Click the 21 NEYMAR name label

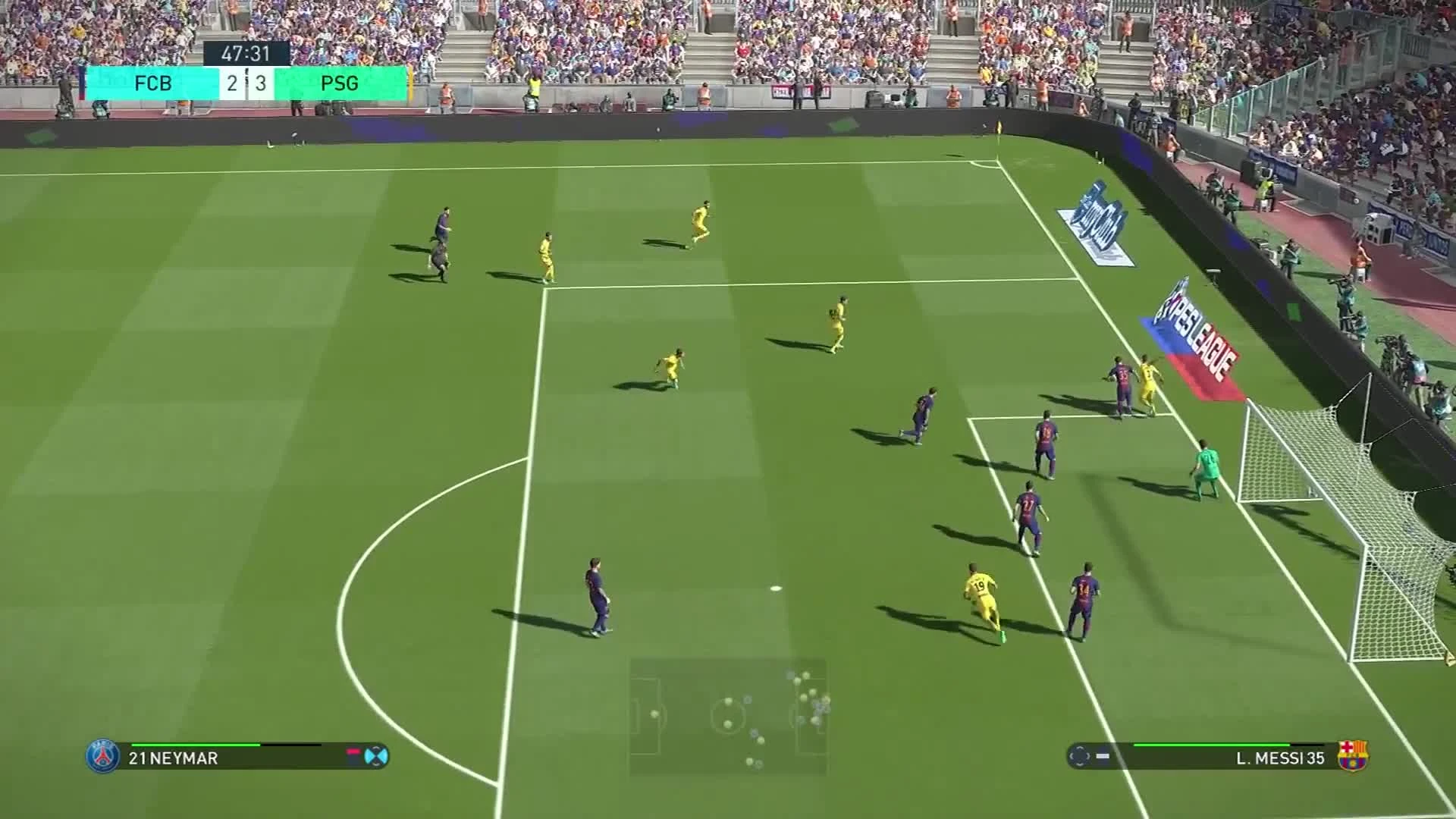pos(174,759)
